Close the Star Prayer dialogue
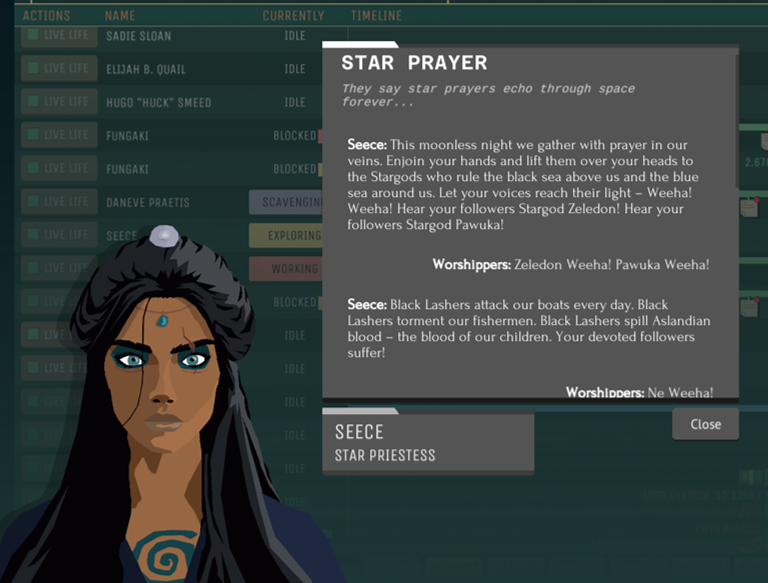This screenshot has width=768, height=583. (x=705, y=424)
